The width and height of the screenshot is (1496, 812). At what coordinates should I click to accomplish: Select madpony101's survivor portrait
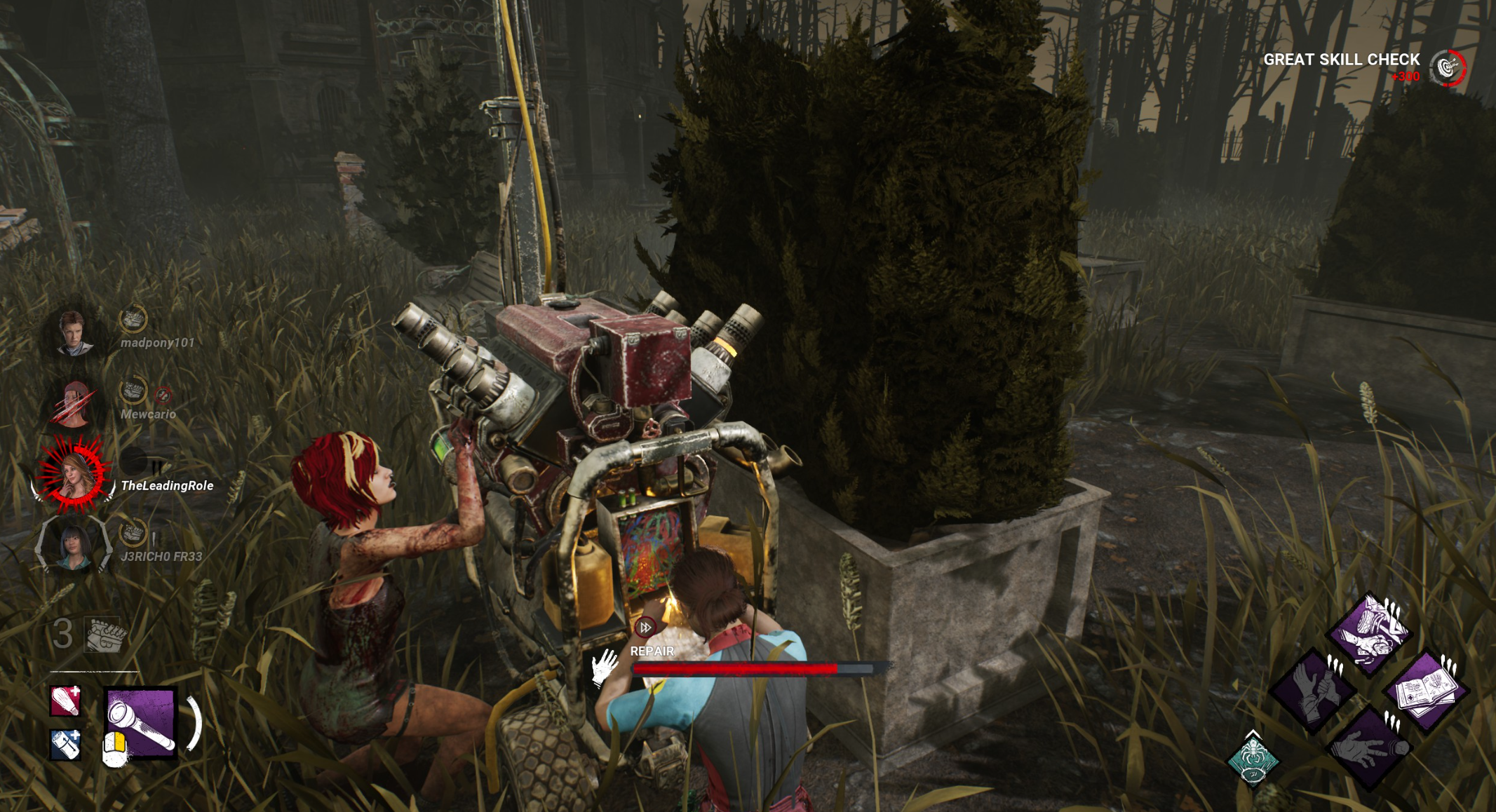pos(73,332)
